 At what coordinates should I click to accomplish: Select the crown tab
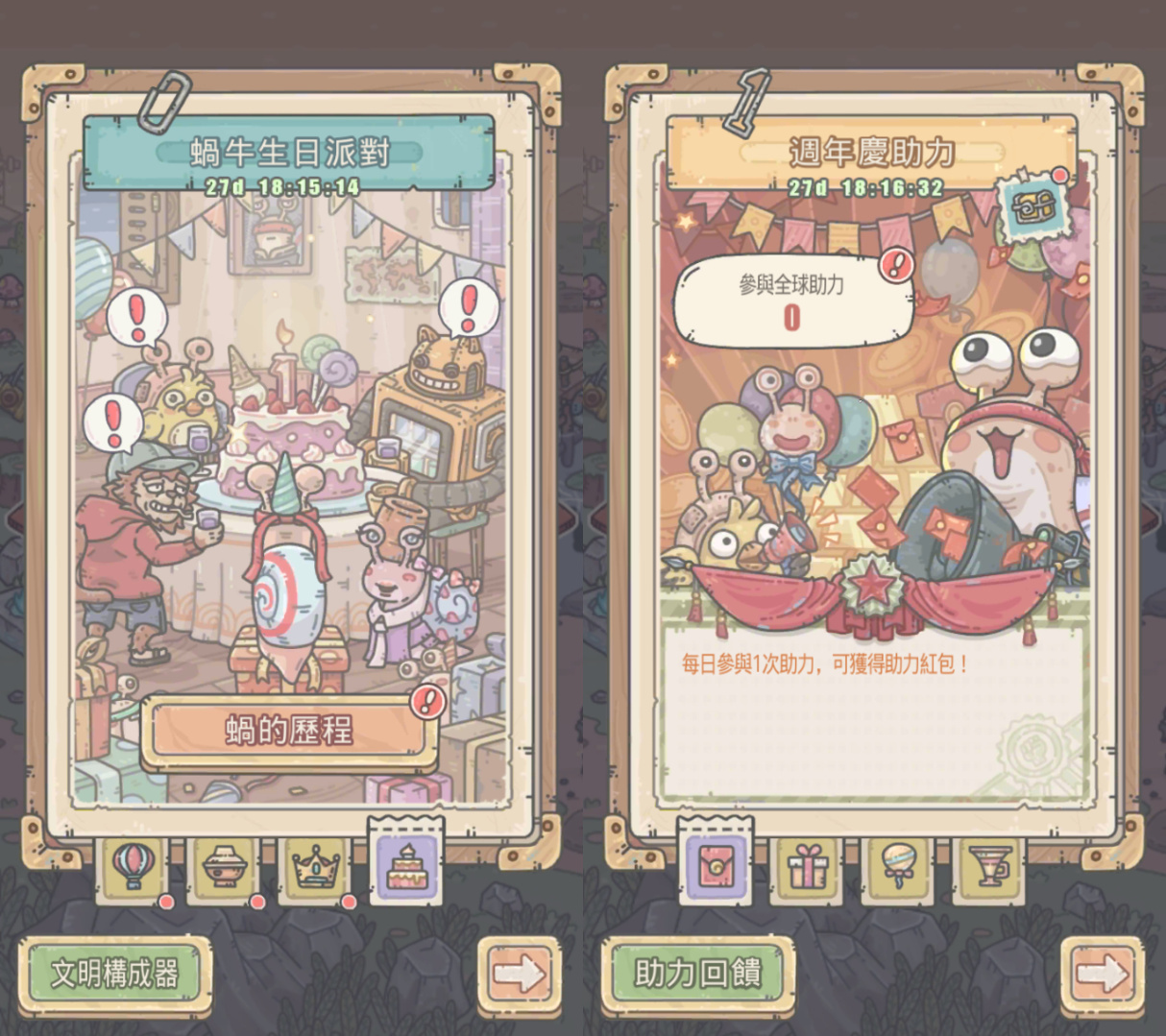[x=317, y=867]
